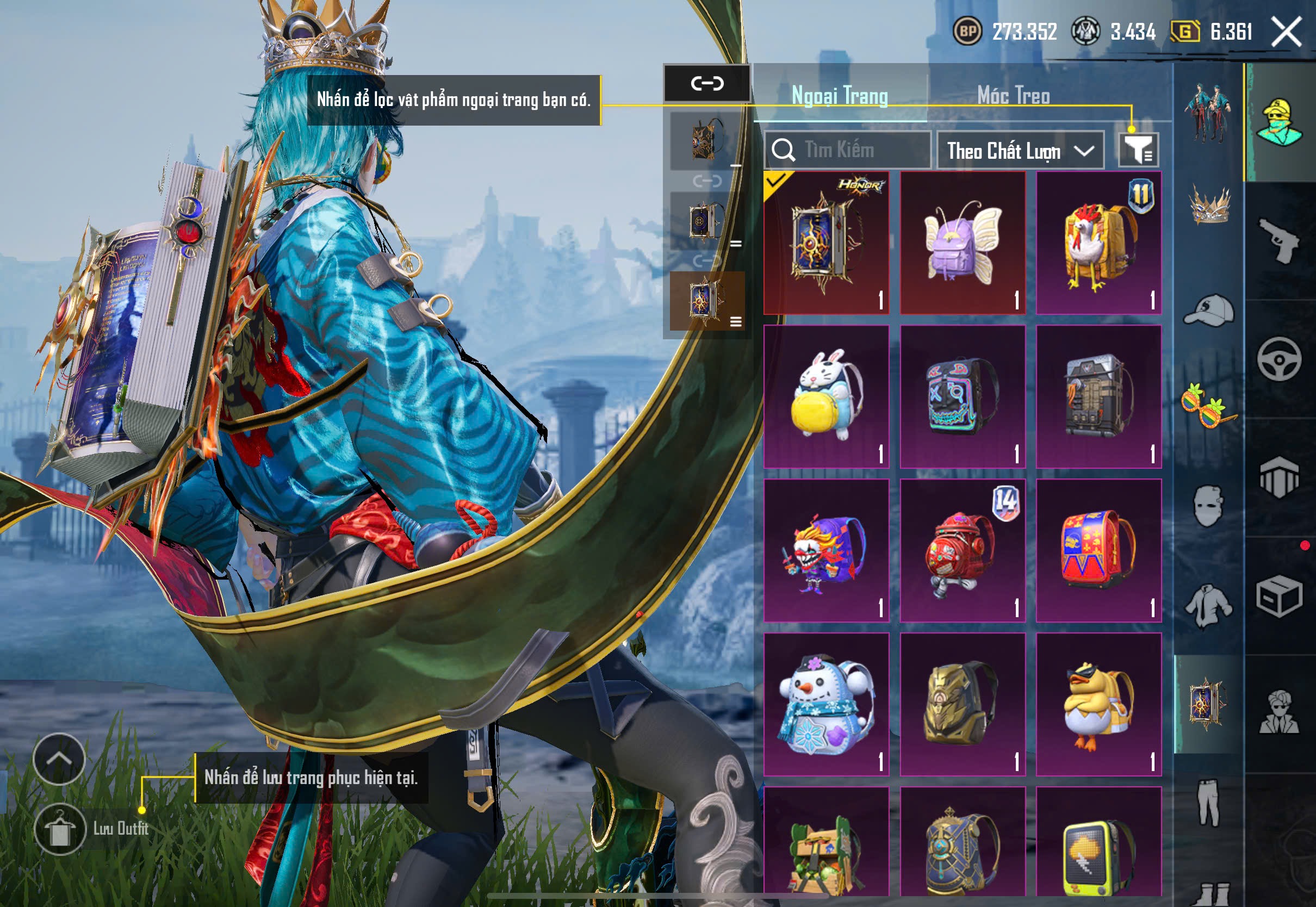1316x907 pixels.
Task: Open the Theo Chất Lượng sort dropdown
Action: click(x=1020, y=151)
